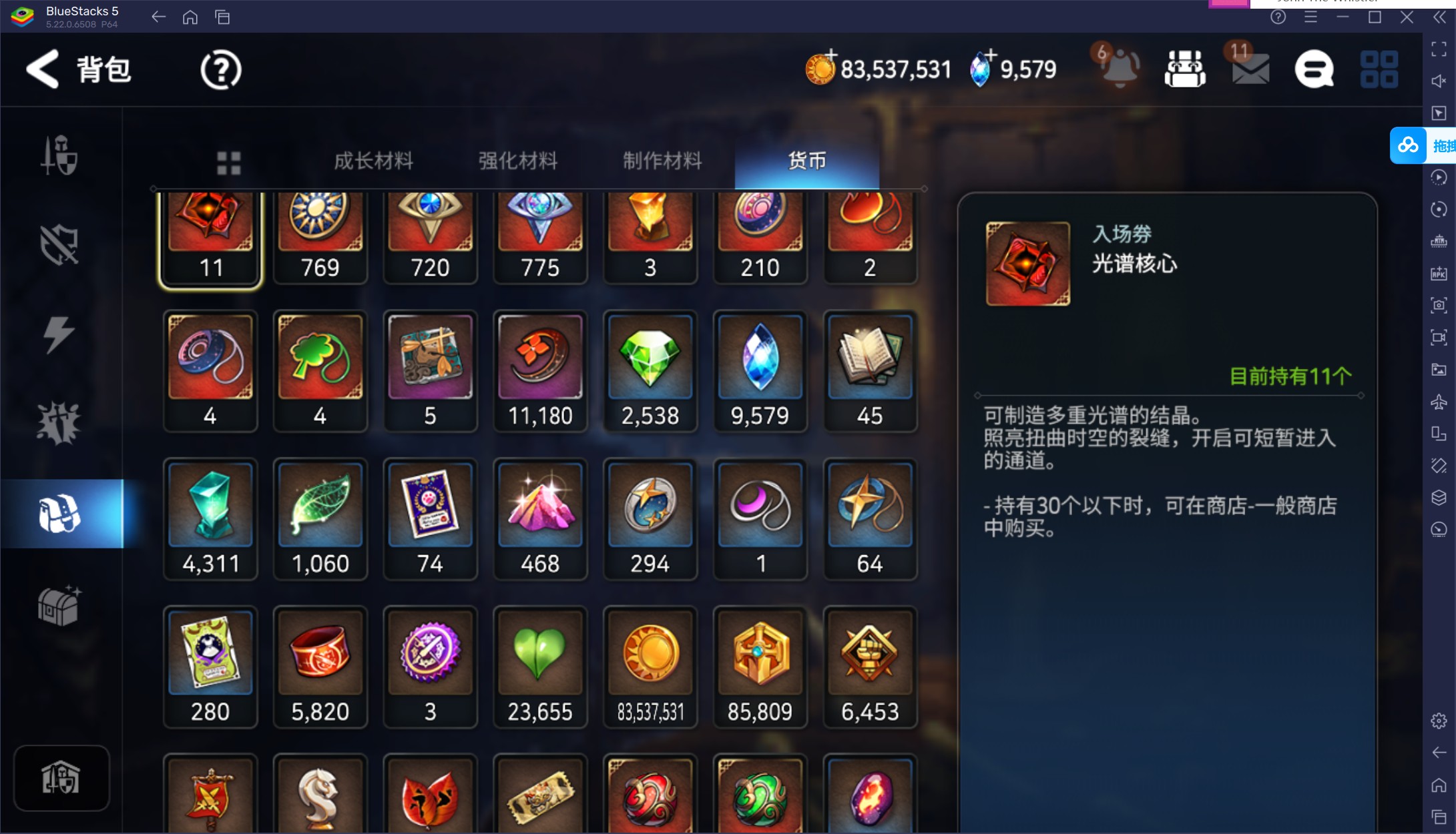
Task: Open the 制作材料 tab
Action: (662, 161)
